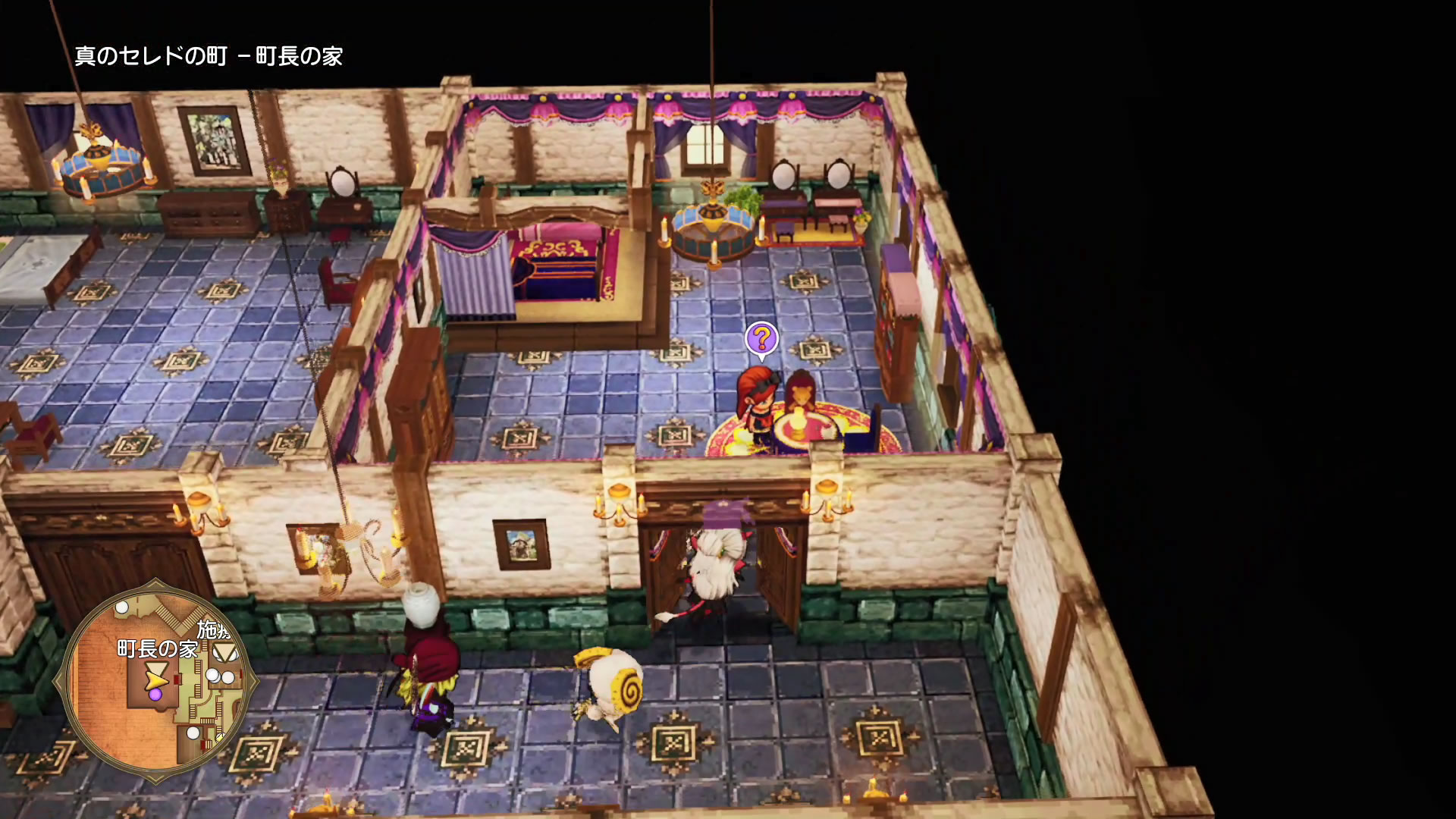Screen dimensions: 1456x819
Task: Select the purple dot marker on minimap
Action: pyautogui.click(x=155, y=694)
